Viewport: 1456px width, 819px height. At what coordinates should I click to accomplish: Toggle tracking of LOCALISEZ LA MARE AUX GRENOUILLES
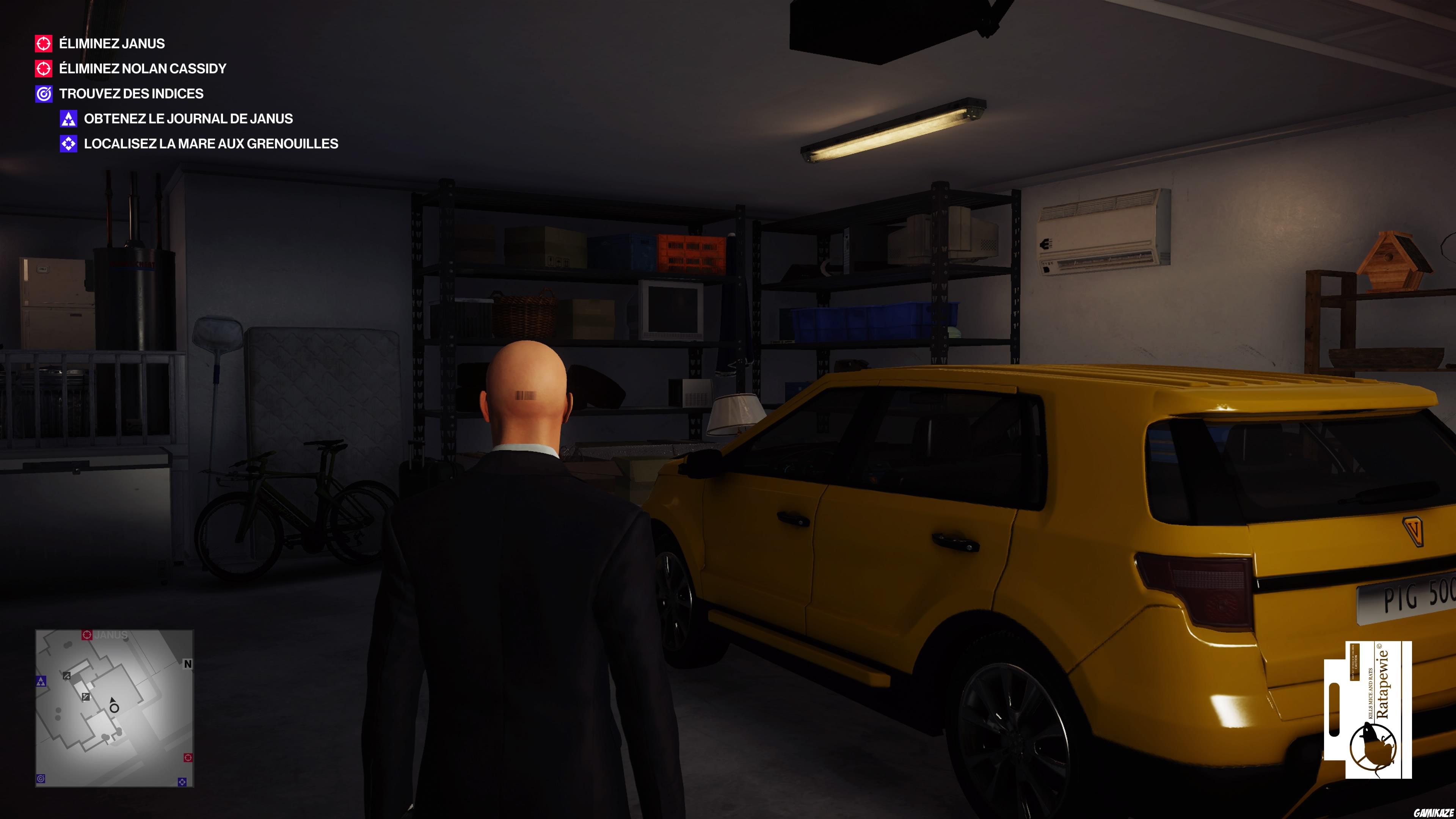pyautogui.click(x=211, y=144)
